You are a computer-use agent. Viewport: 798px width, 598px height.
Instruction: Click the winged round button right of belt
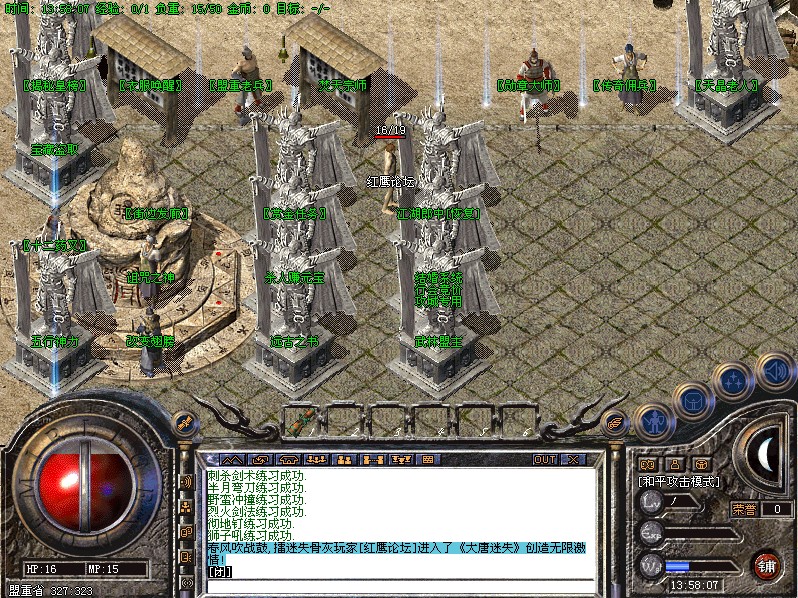[x=616, y=421]
